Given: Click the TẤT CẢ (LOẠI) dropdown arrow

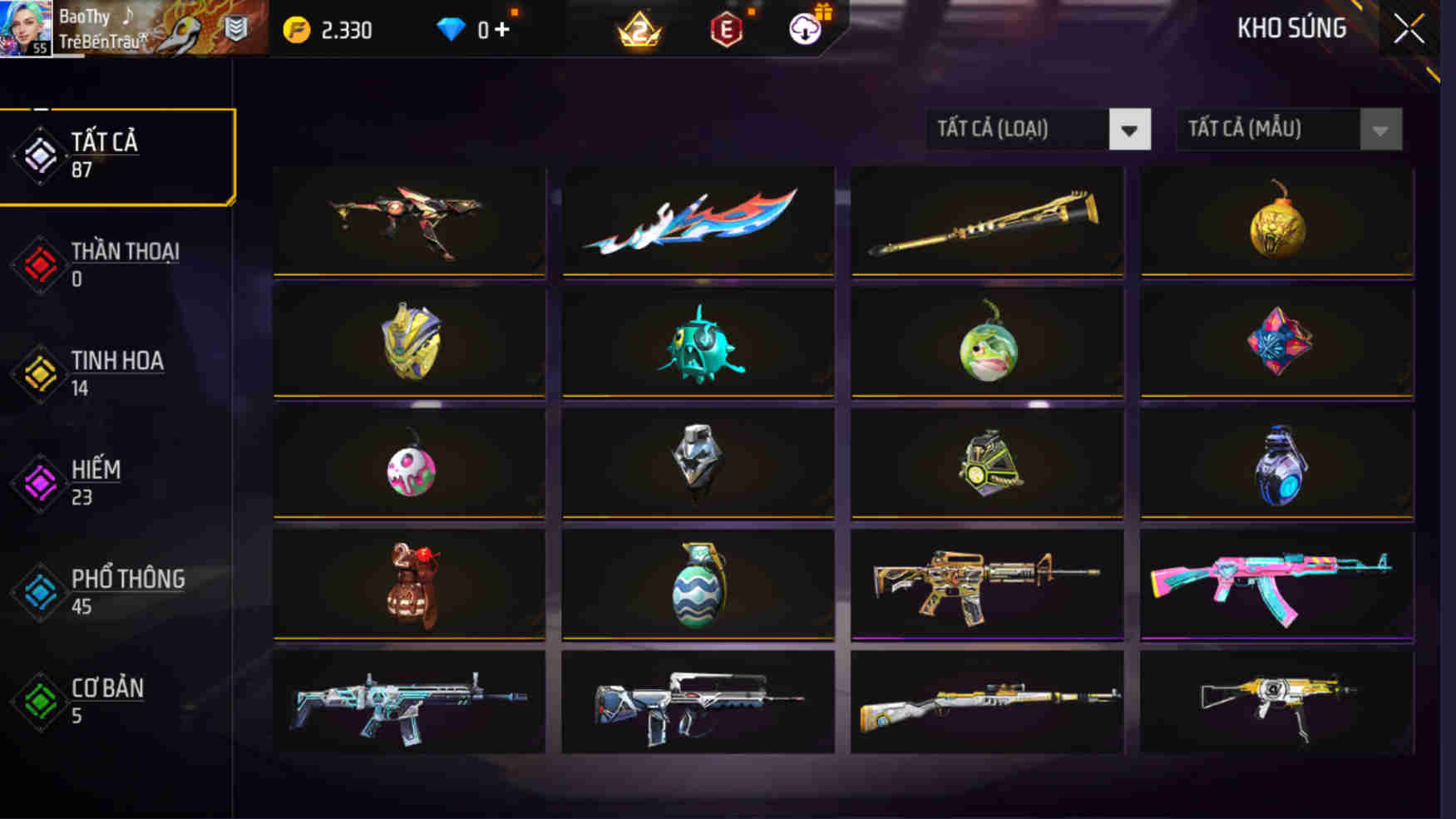Looking at the screenshot, I should click(x=1131, y=130).
